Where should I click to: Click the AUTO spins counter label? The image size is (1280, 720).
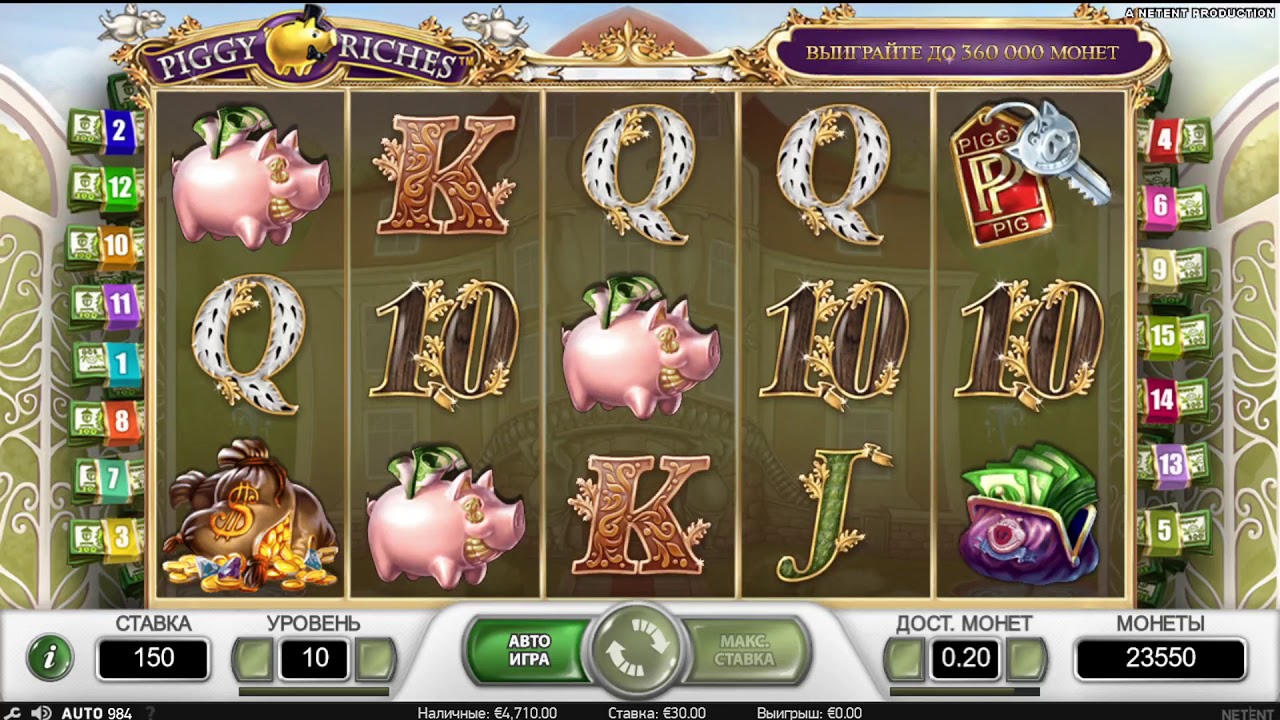(96, 713)
